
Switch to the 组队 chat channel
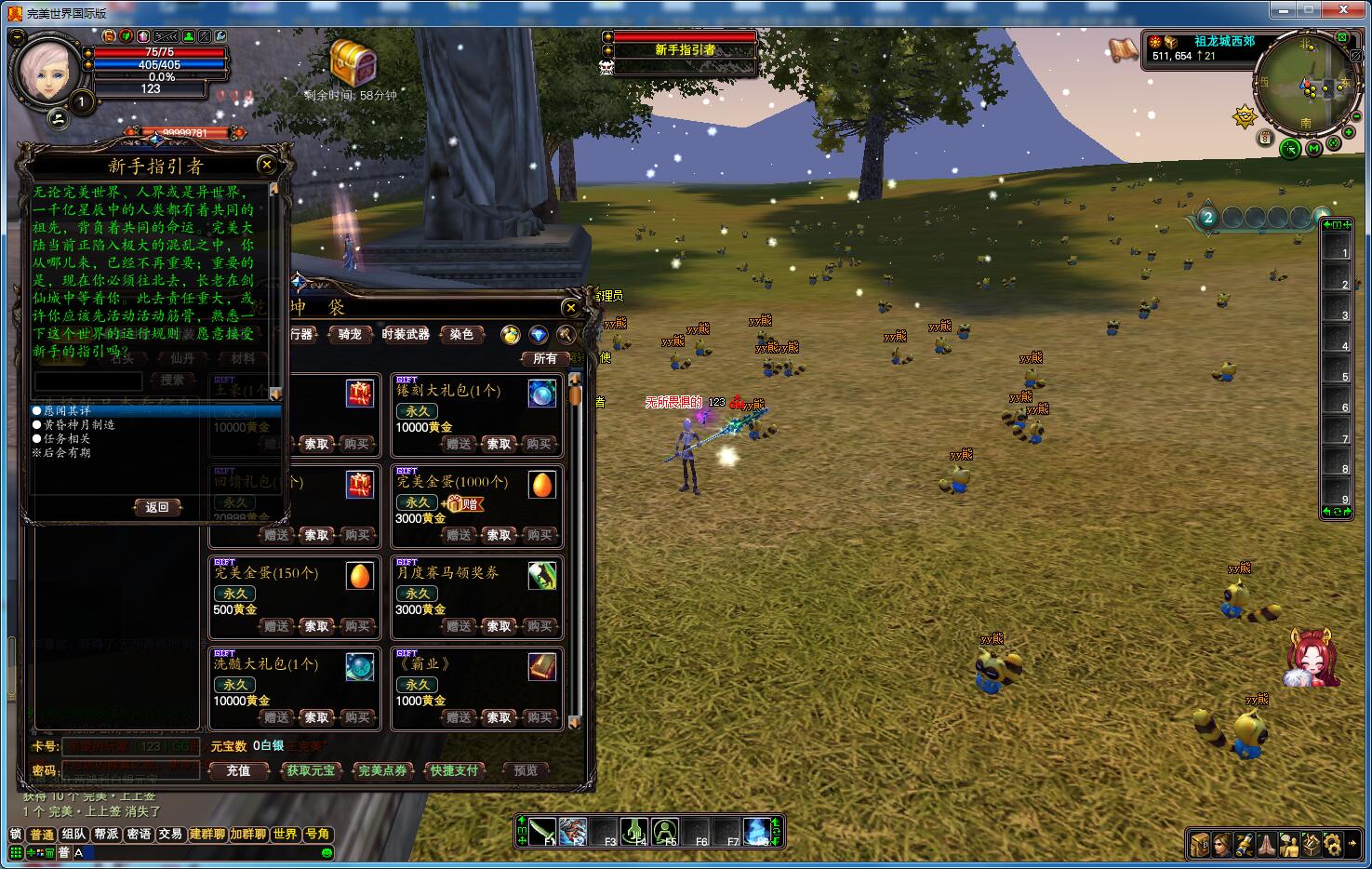tap(74, 835)
